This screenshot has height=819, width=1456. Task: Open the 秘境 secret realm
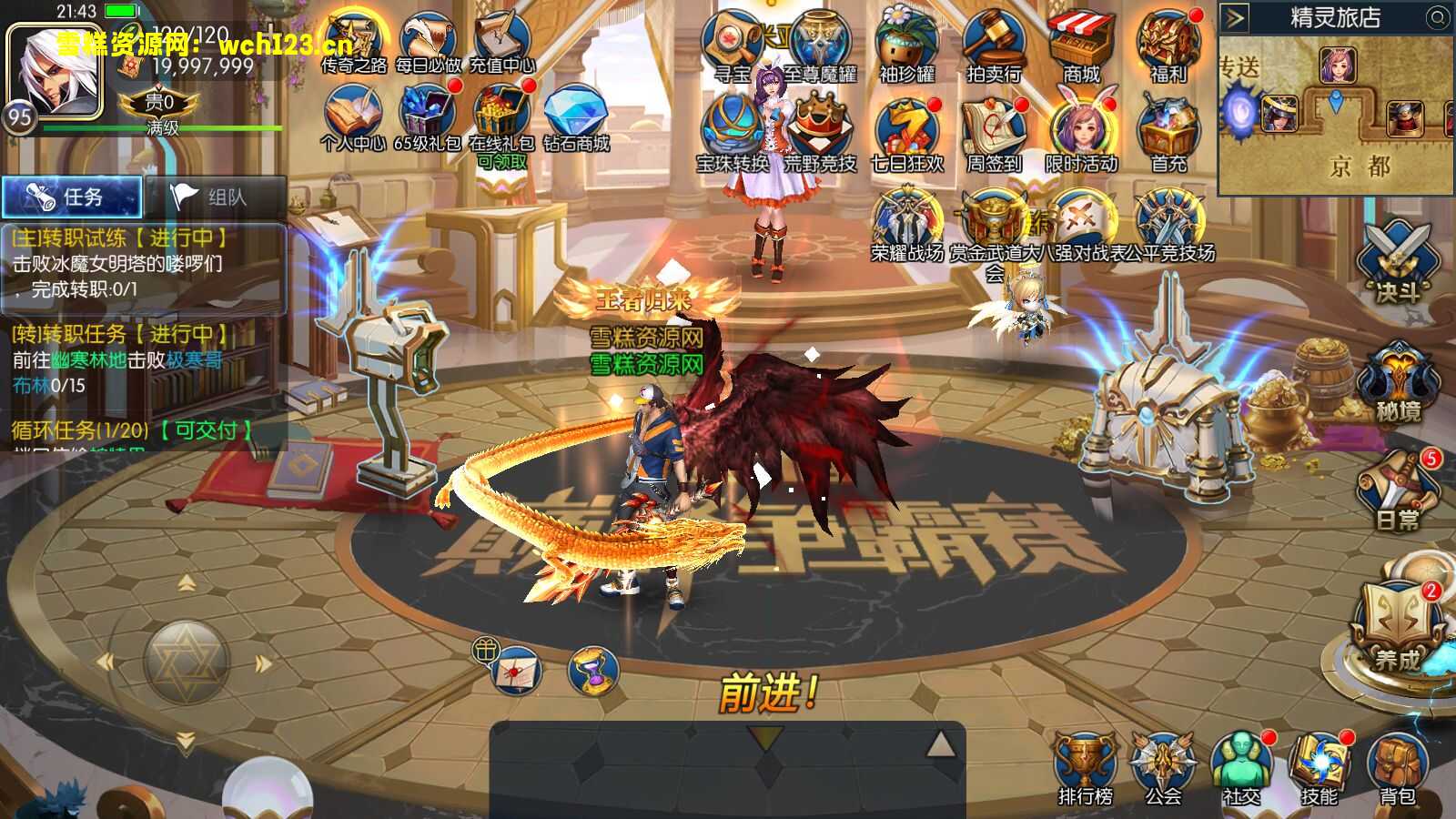point(1398,382)
